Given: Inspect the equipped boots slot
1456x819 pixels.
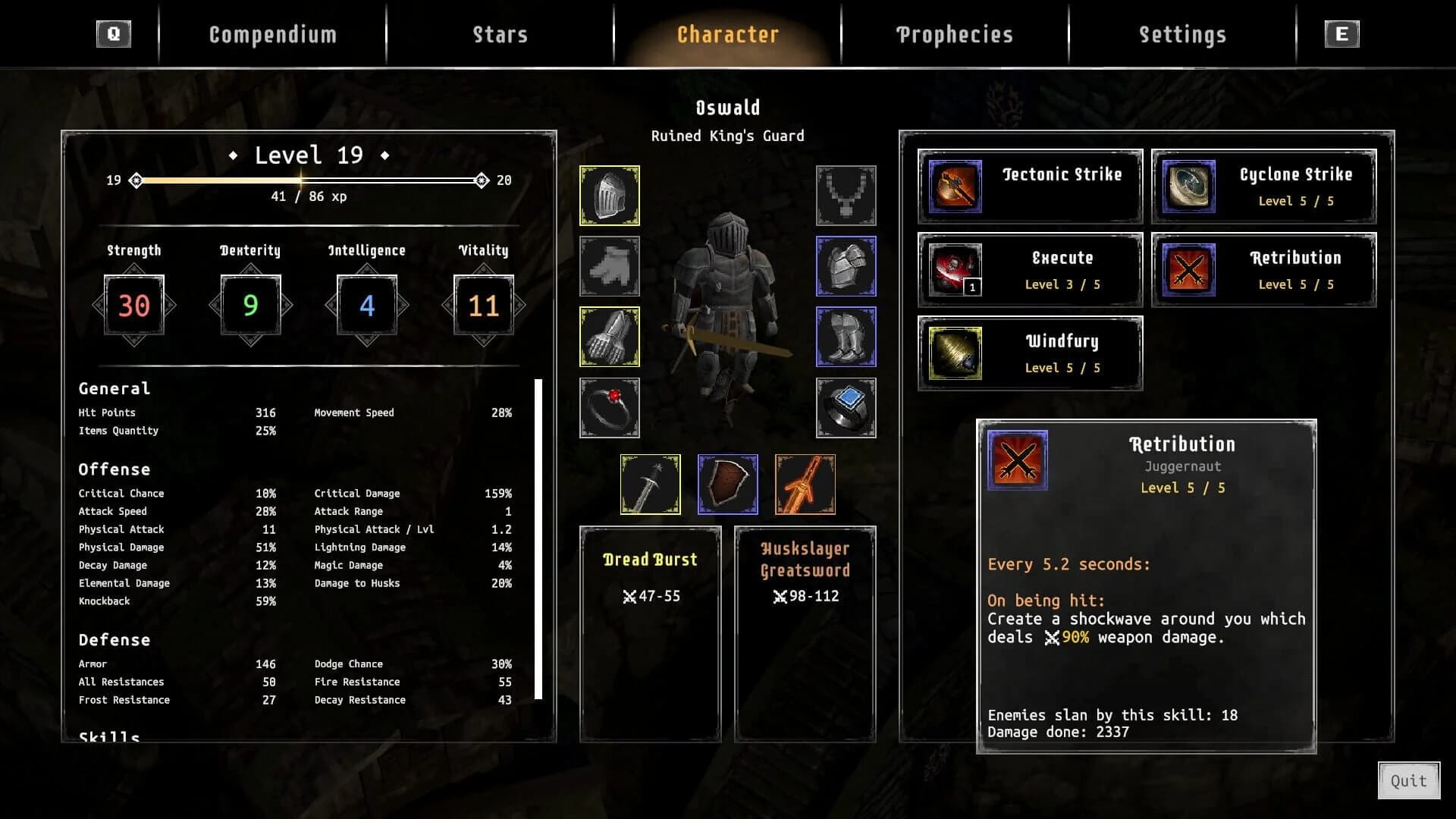Looking at the screenshot, I should [x=846, y=336].
